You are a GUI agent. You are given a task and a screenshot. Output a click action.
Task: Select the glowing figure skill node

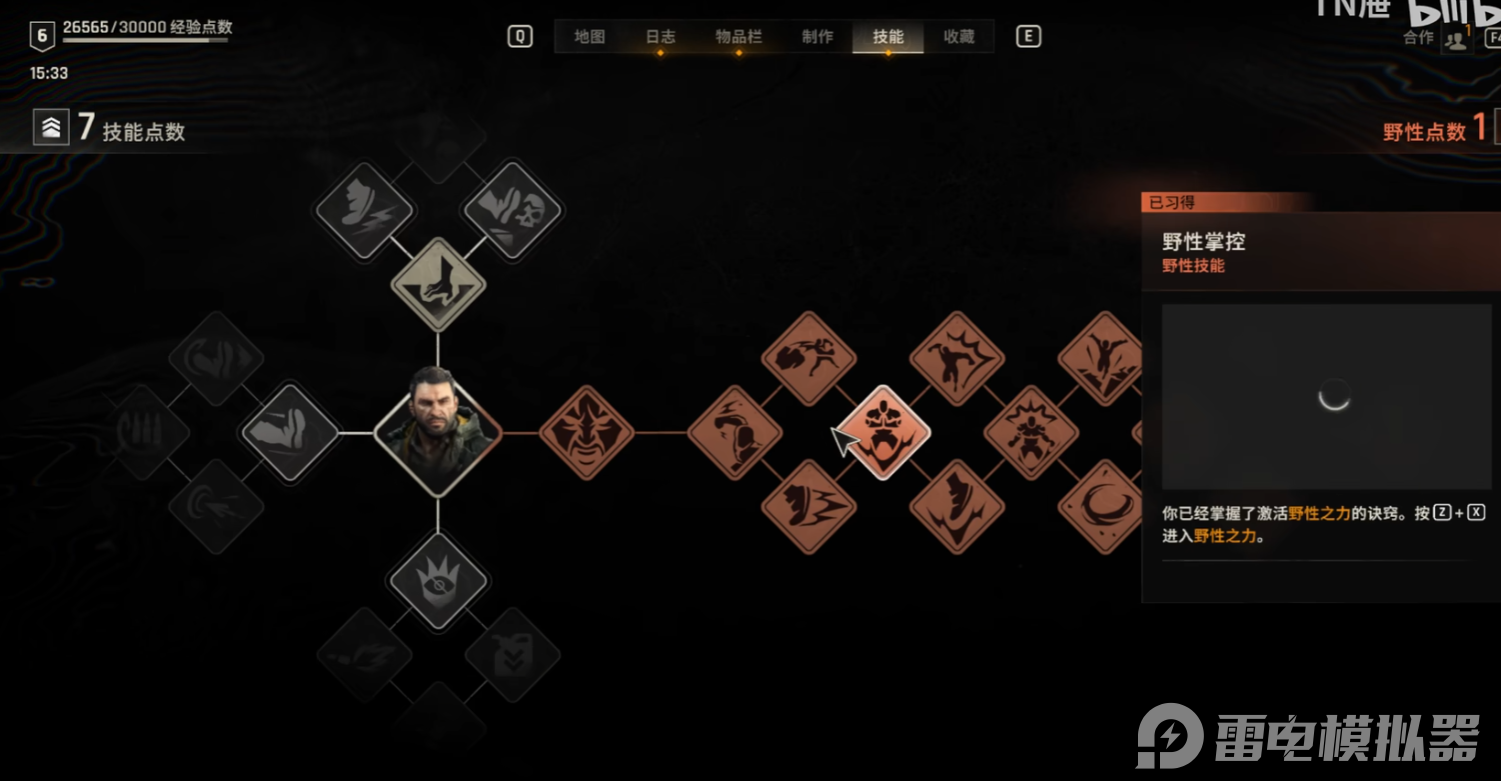tap(1031, 433)
